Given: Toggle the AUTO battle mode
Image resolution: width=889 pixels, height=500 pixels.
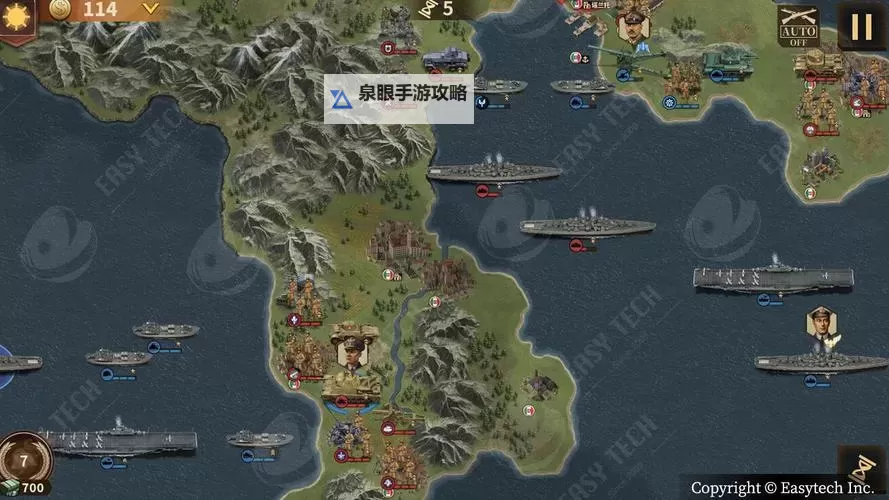Looking at the screenshot, I should (798, 26).
